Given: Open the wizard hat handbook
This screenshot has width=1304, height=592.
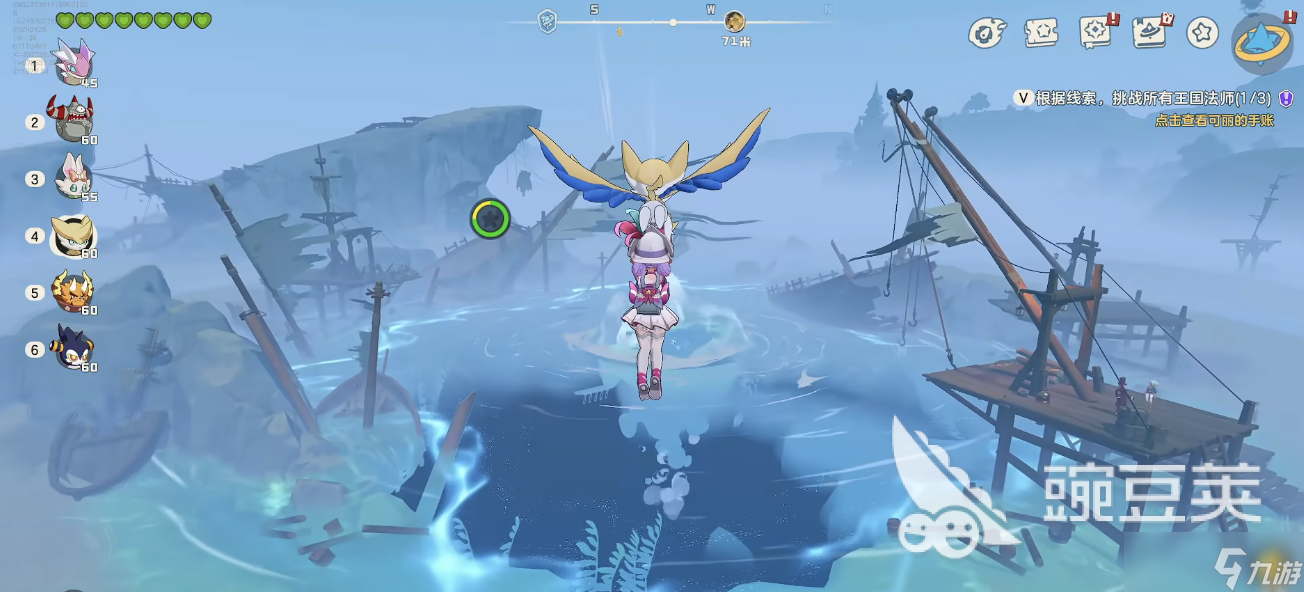Looking at the screenshot, I should 1150,32.
